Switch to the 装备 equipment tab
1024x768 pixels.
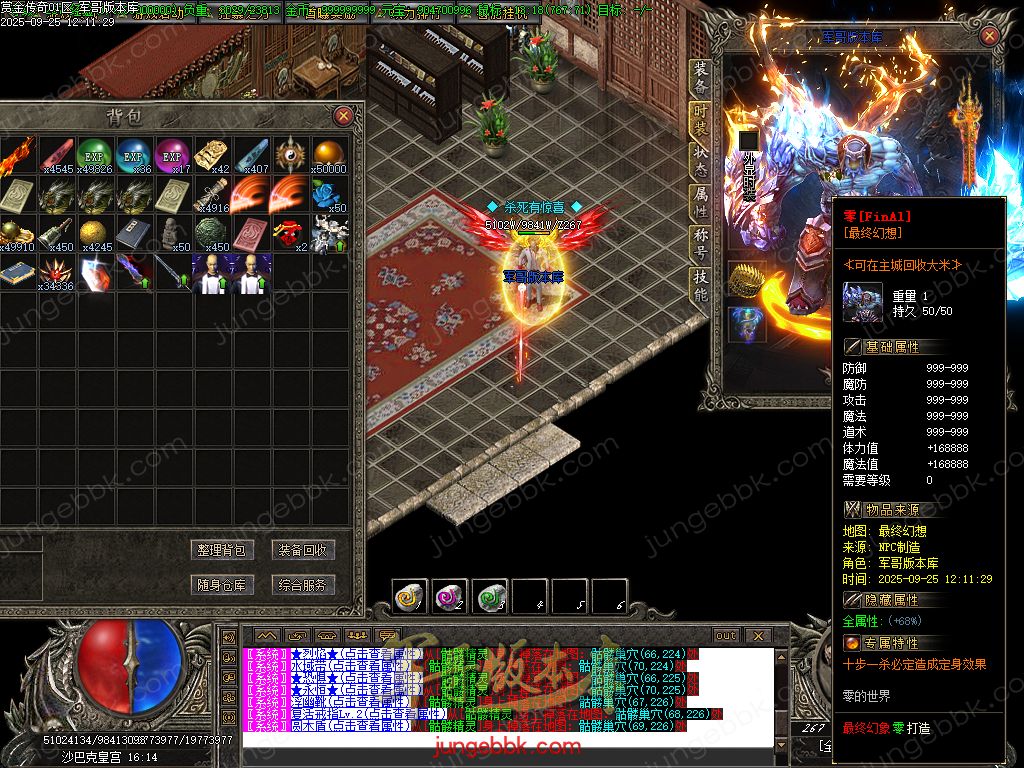coord(701,78)
